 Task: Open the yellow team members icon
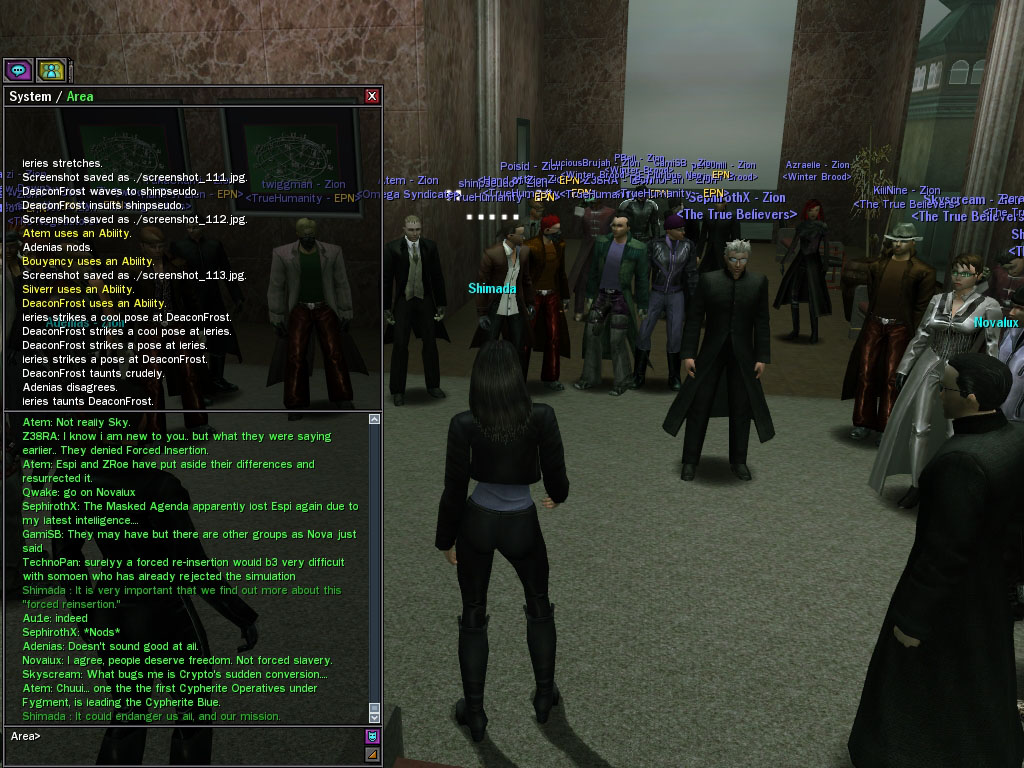[51, 70]
